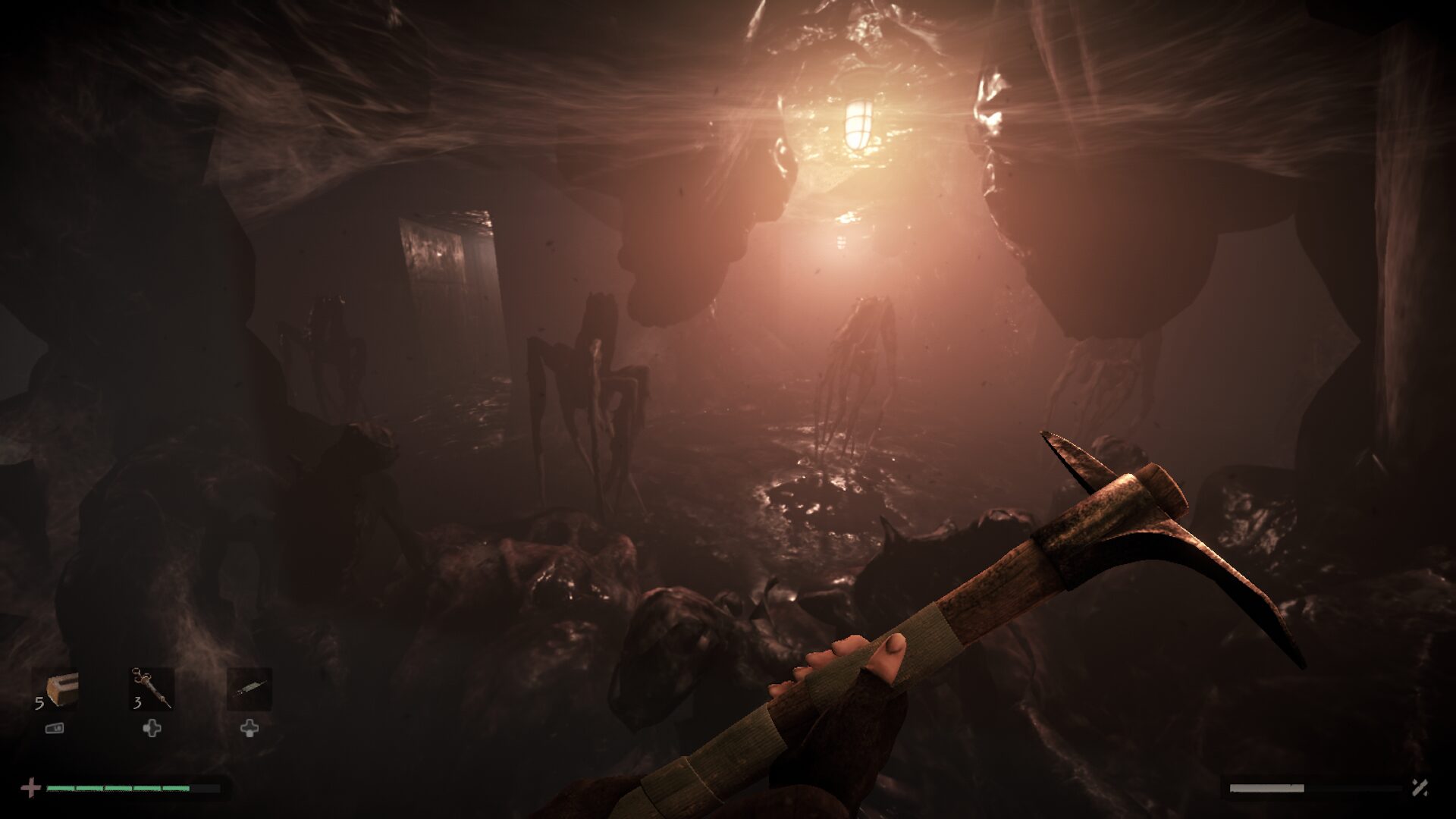Viewport: 1456px width, 819px height.
Task: Select the dim knife item slot
Action: pyautogui.click(x=249, y=689)
